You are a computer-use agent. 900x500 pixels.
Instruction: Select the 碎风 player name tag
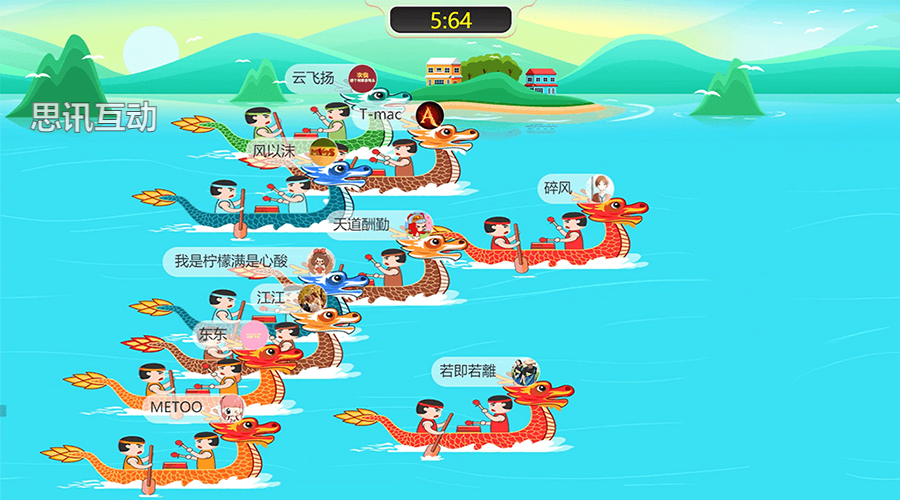558,187
